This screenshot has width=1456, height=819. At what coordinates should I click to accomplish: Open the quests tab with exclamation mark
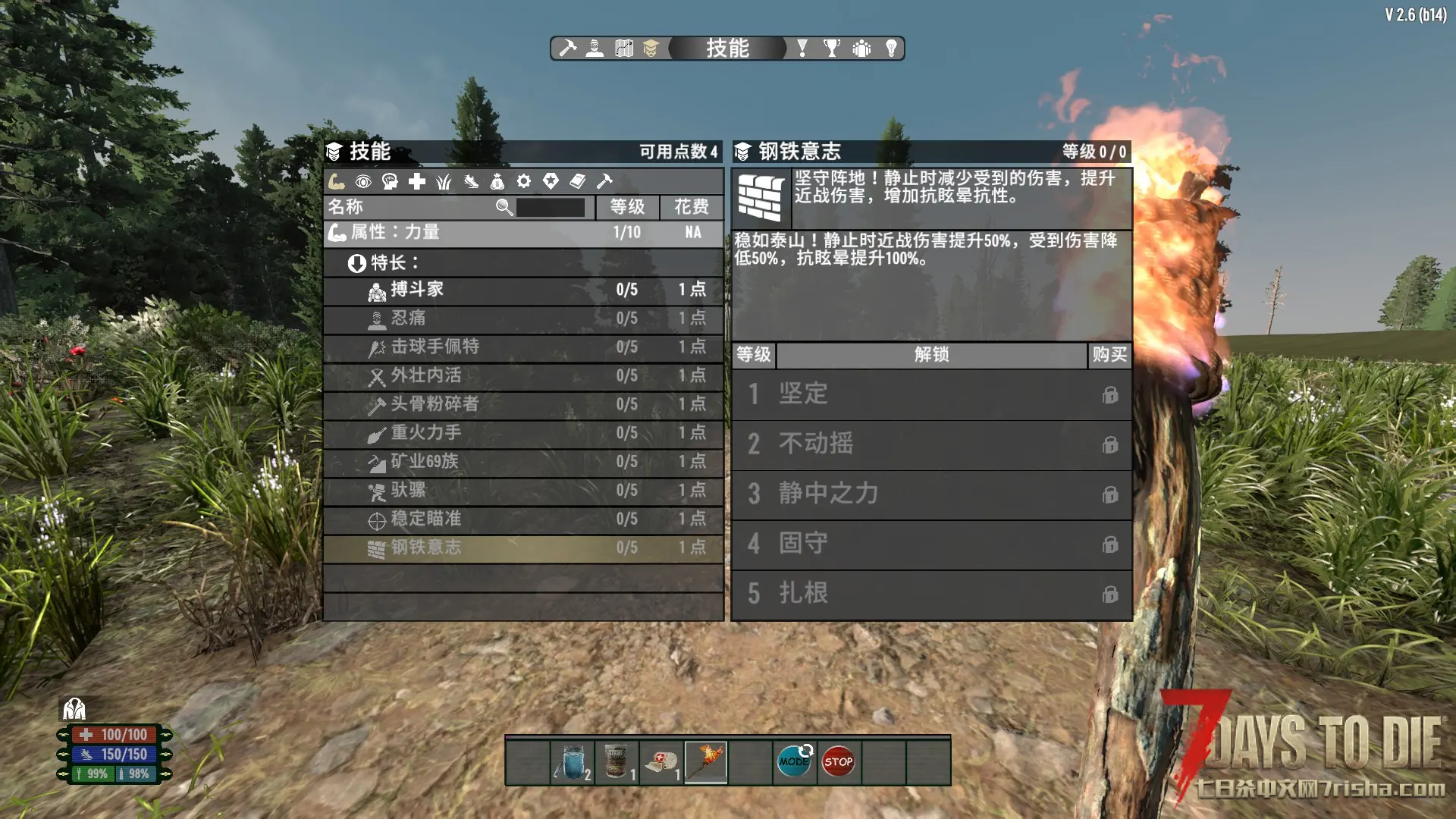click(x=802, y=49)
